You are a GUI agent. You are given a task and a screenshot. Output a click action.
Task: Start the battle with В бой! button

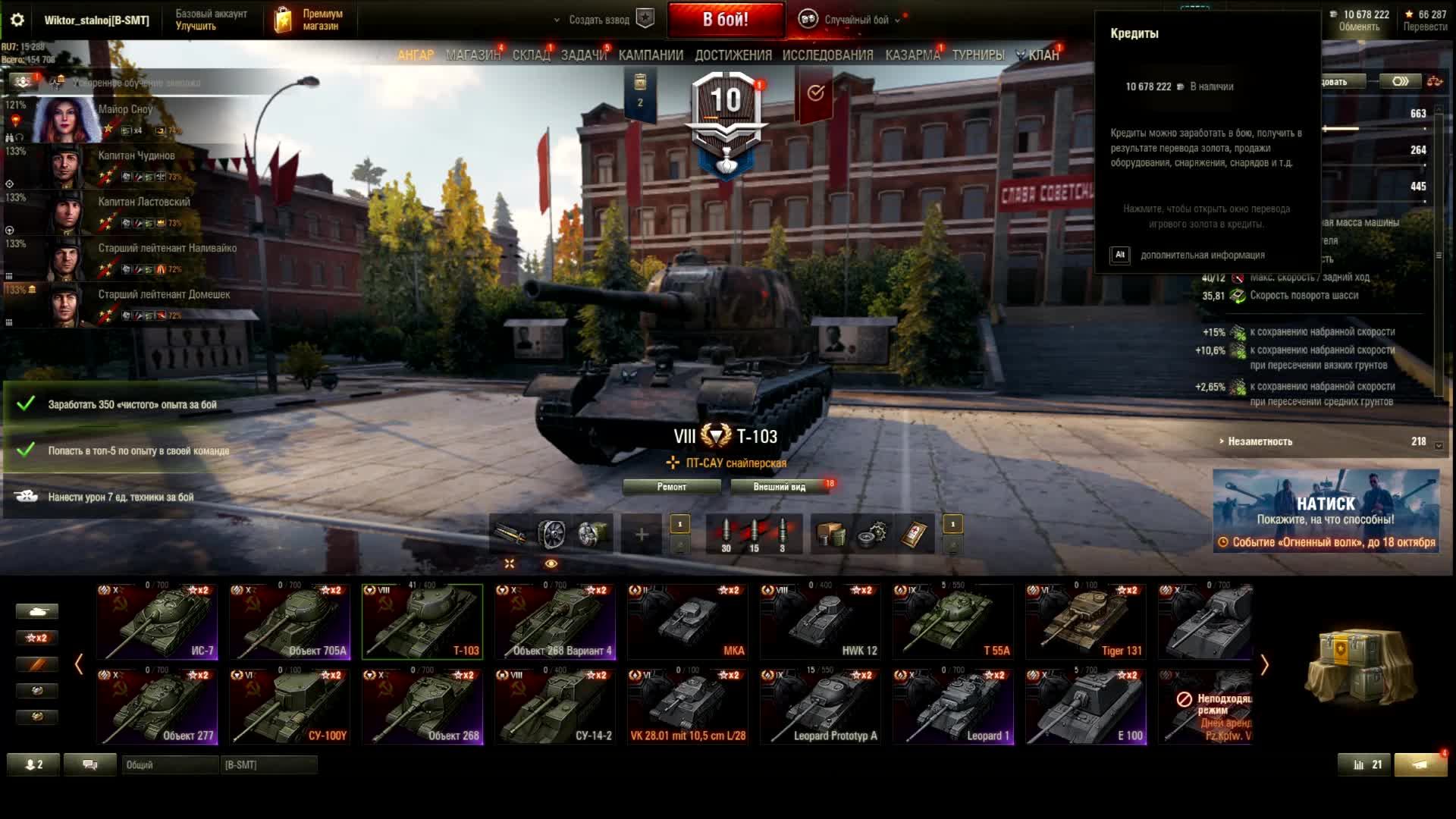(725, 20)
